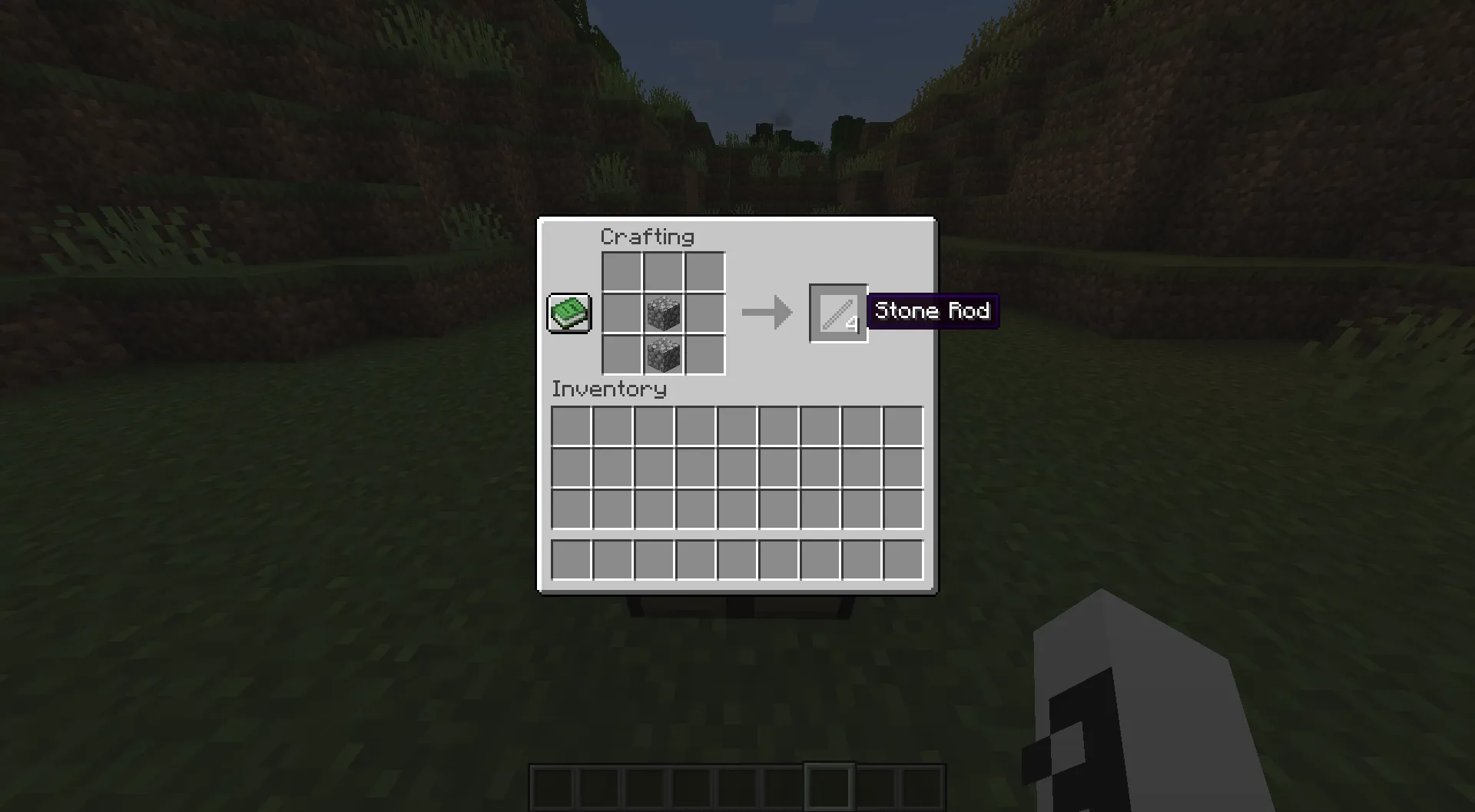Click the empty top-left crafting grid slot
Image resolution: width=1475 pixels, height=812 pixels.
(623, 270)
